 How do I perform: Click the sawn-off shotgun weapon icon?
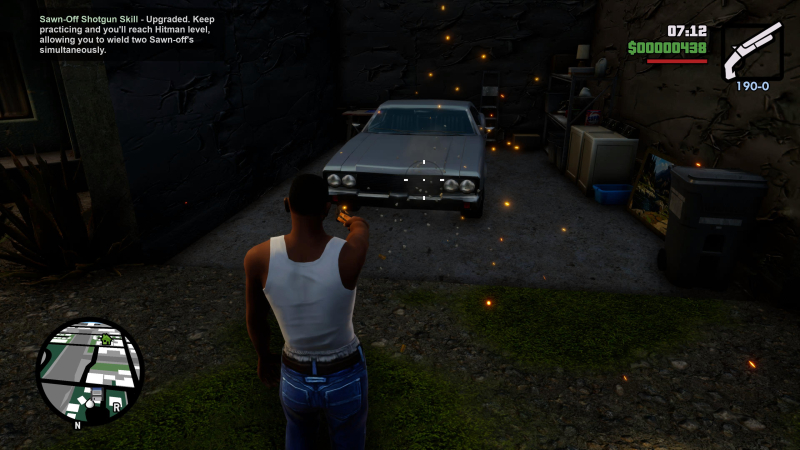click(x=751, y=51)
